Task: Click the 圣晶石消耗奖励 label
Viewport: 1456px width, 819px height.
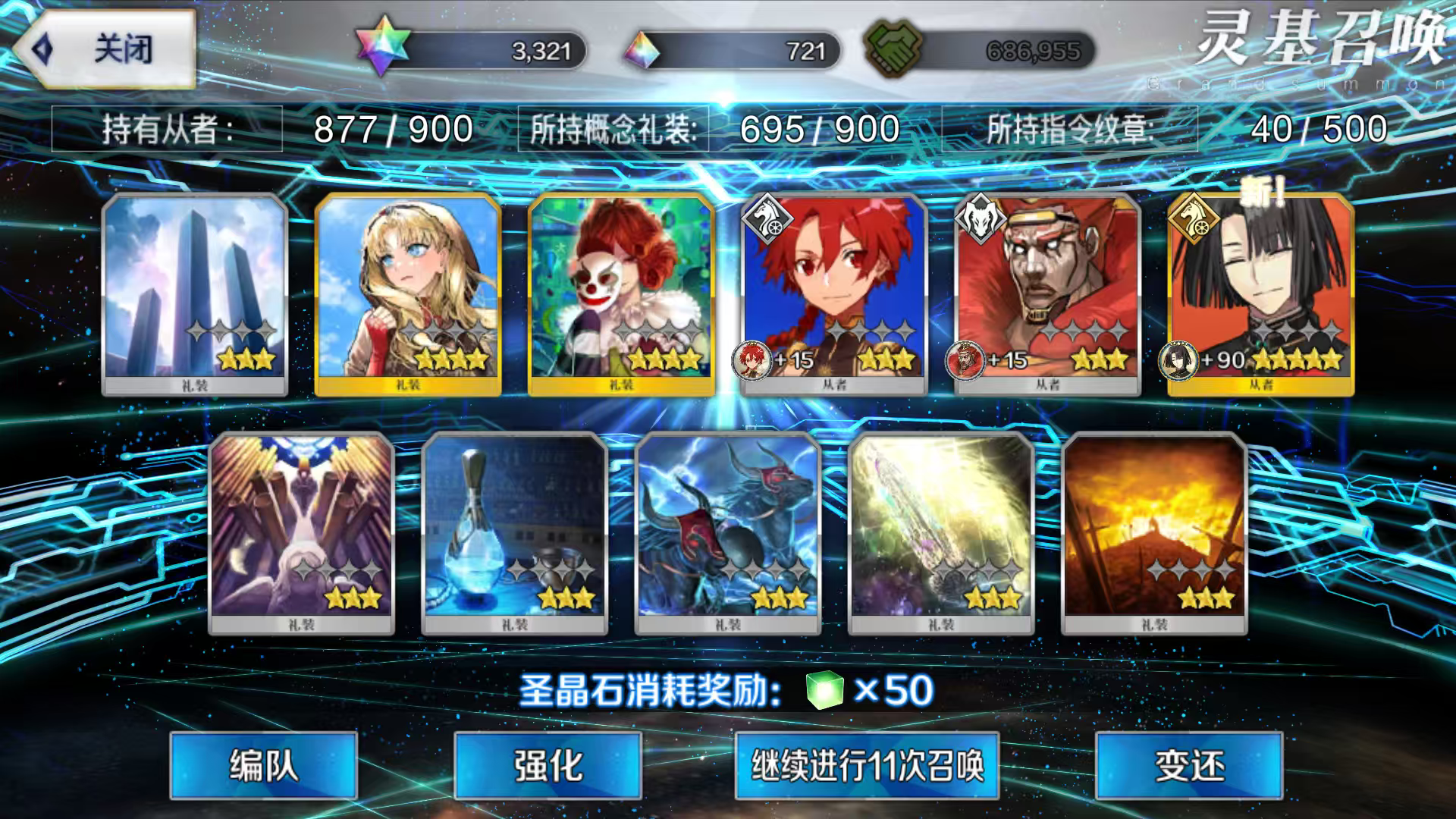Action: [652, 690]
